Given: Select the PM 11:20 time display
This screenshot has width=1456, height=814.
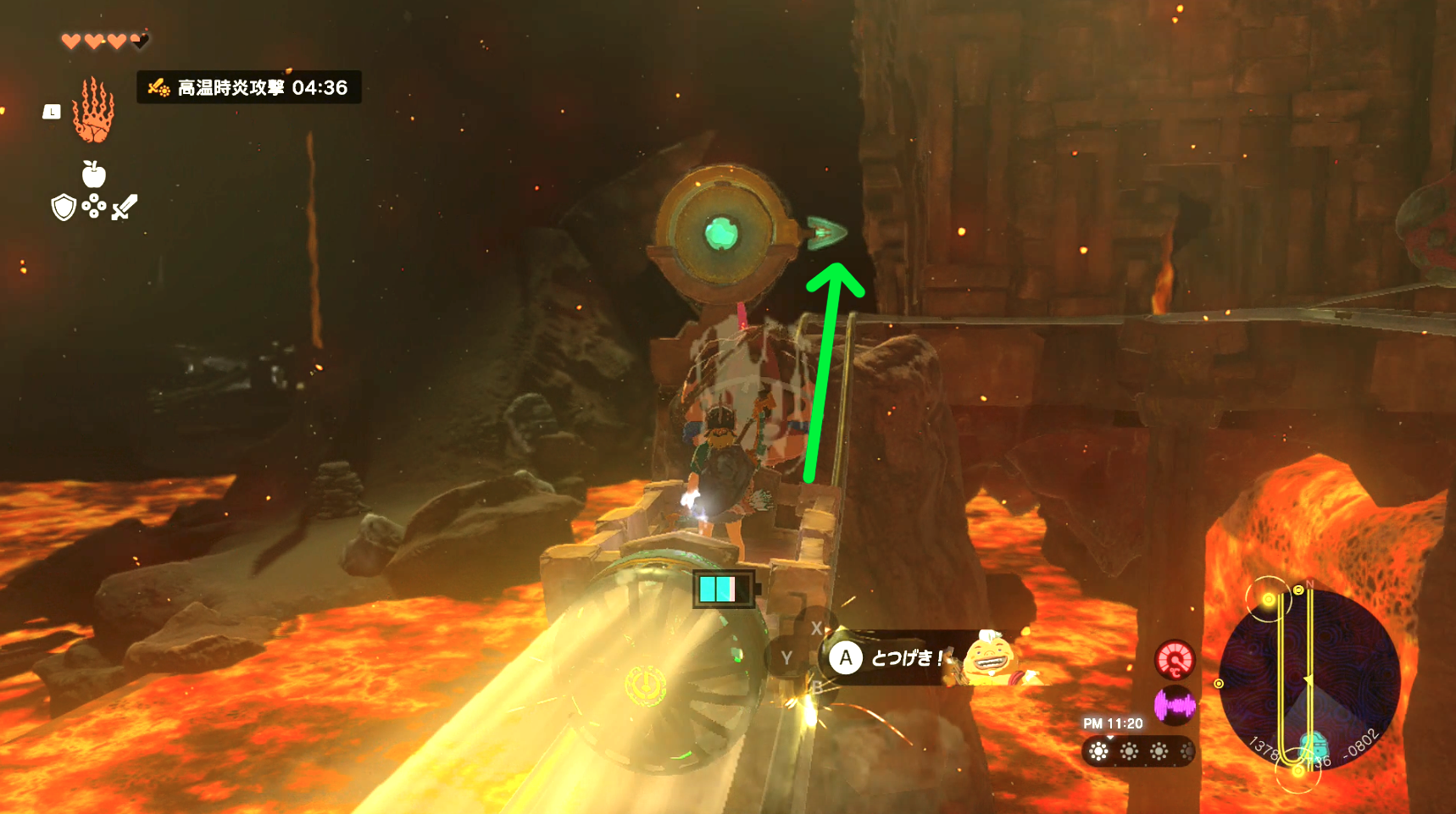Looking at the screenshot, I should click(x=1112, y=723).
